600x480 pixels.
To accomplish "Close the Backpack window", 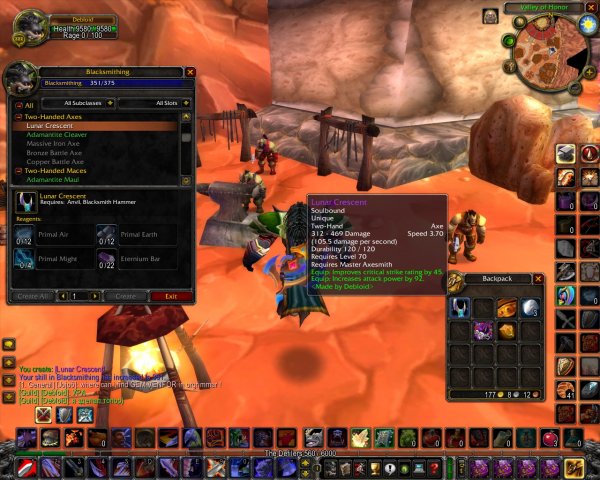I will [x=539, y=279].
